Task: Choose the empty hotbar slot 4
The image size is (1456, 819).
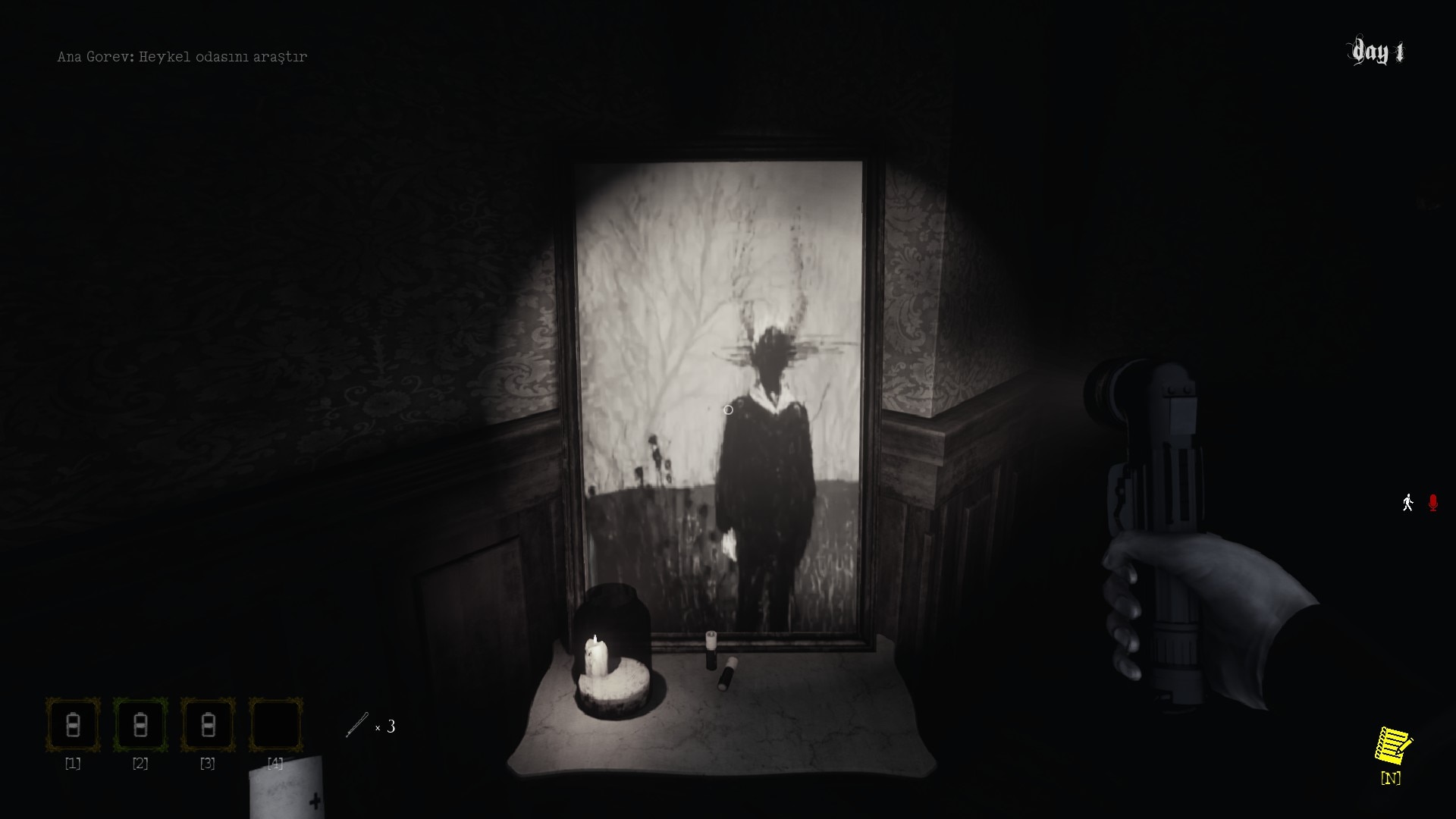Action: (275, 726)
